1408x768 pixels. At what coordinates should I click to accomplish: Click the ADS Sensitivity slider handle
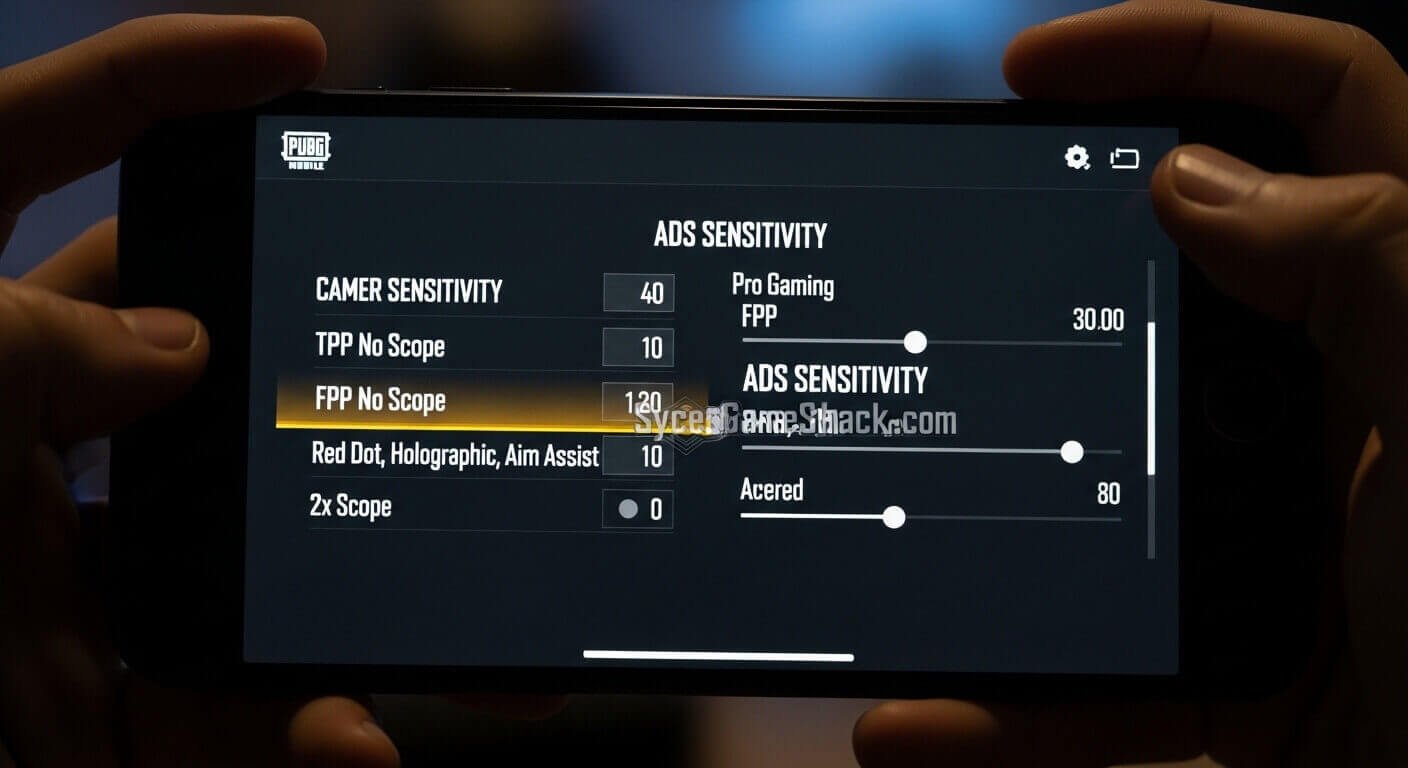point(1073,452)
